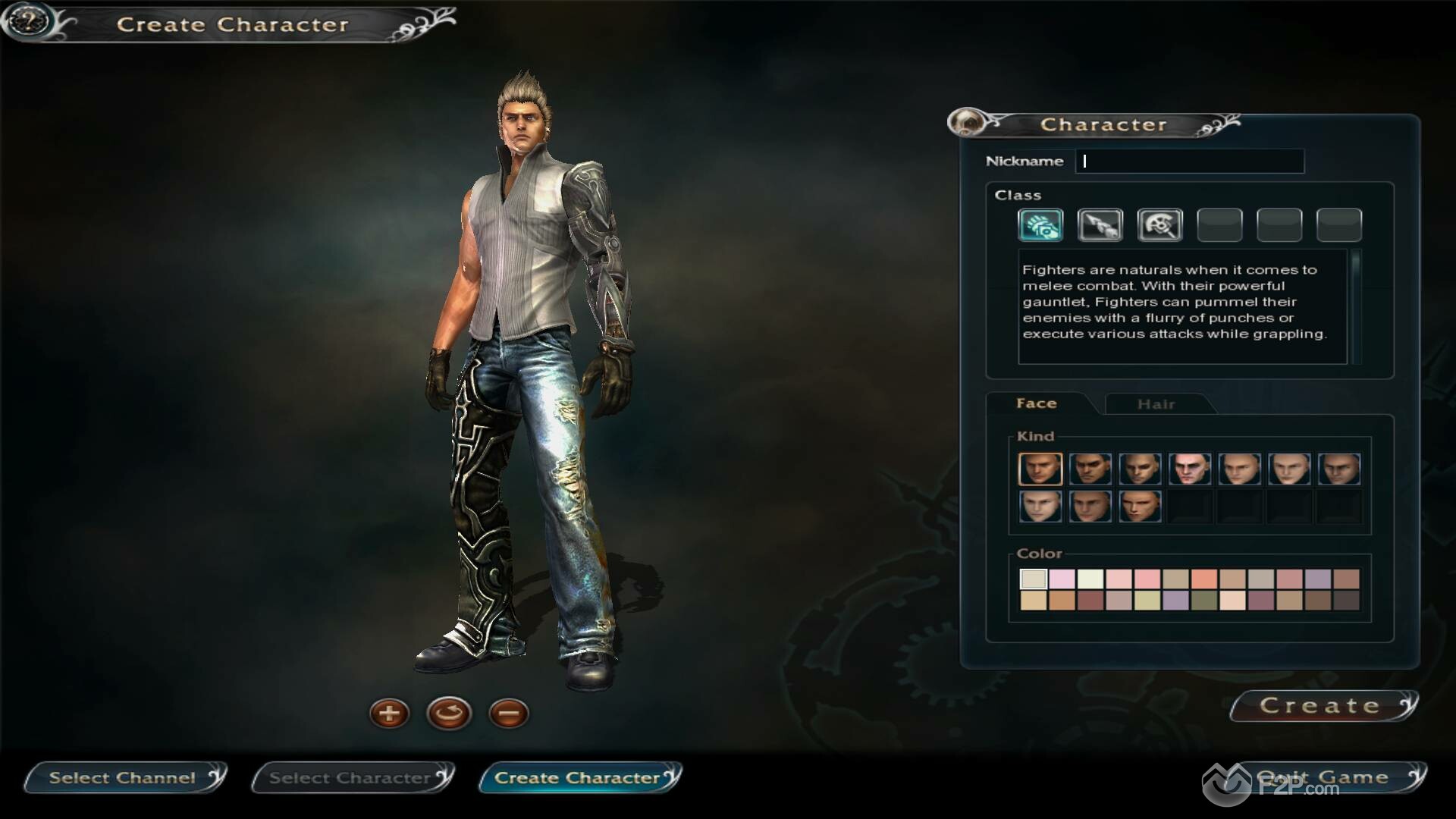Activate the Create Character bottom button
The height and width of the screenshot is (819, 1456).
coord(579,778)
